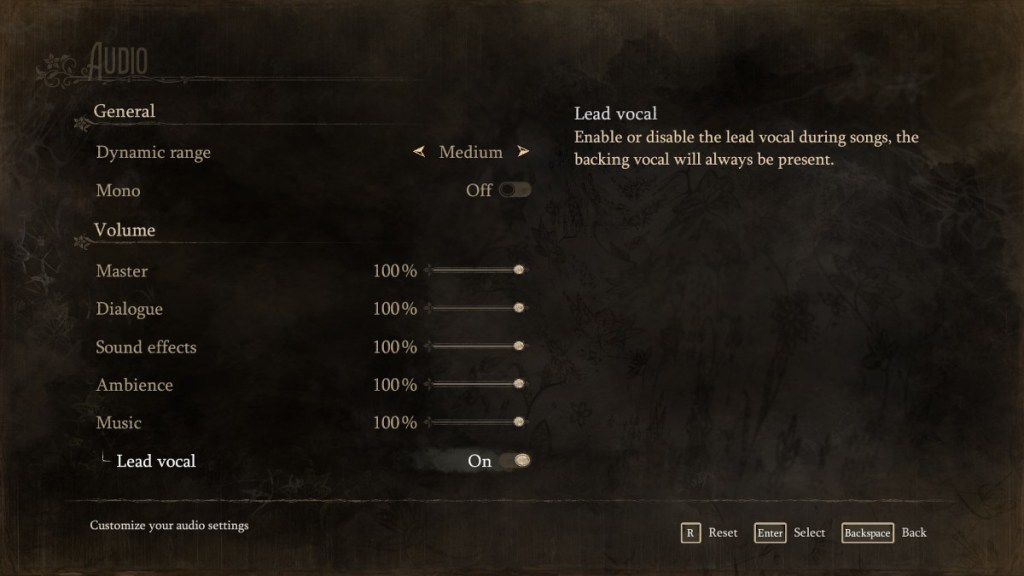Reset audio settings with the Reset button

(709, 533)
